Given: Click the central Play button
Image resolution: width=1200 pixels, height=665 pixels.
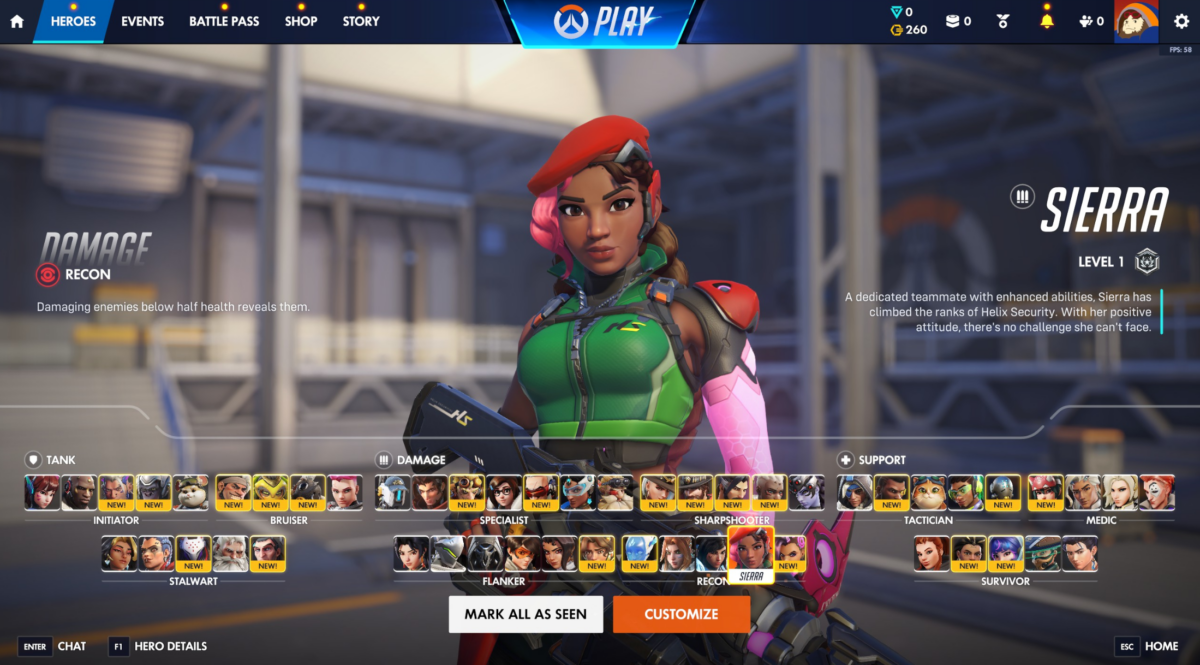Looking at the screenshot, I should click(x=599, y=23).
